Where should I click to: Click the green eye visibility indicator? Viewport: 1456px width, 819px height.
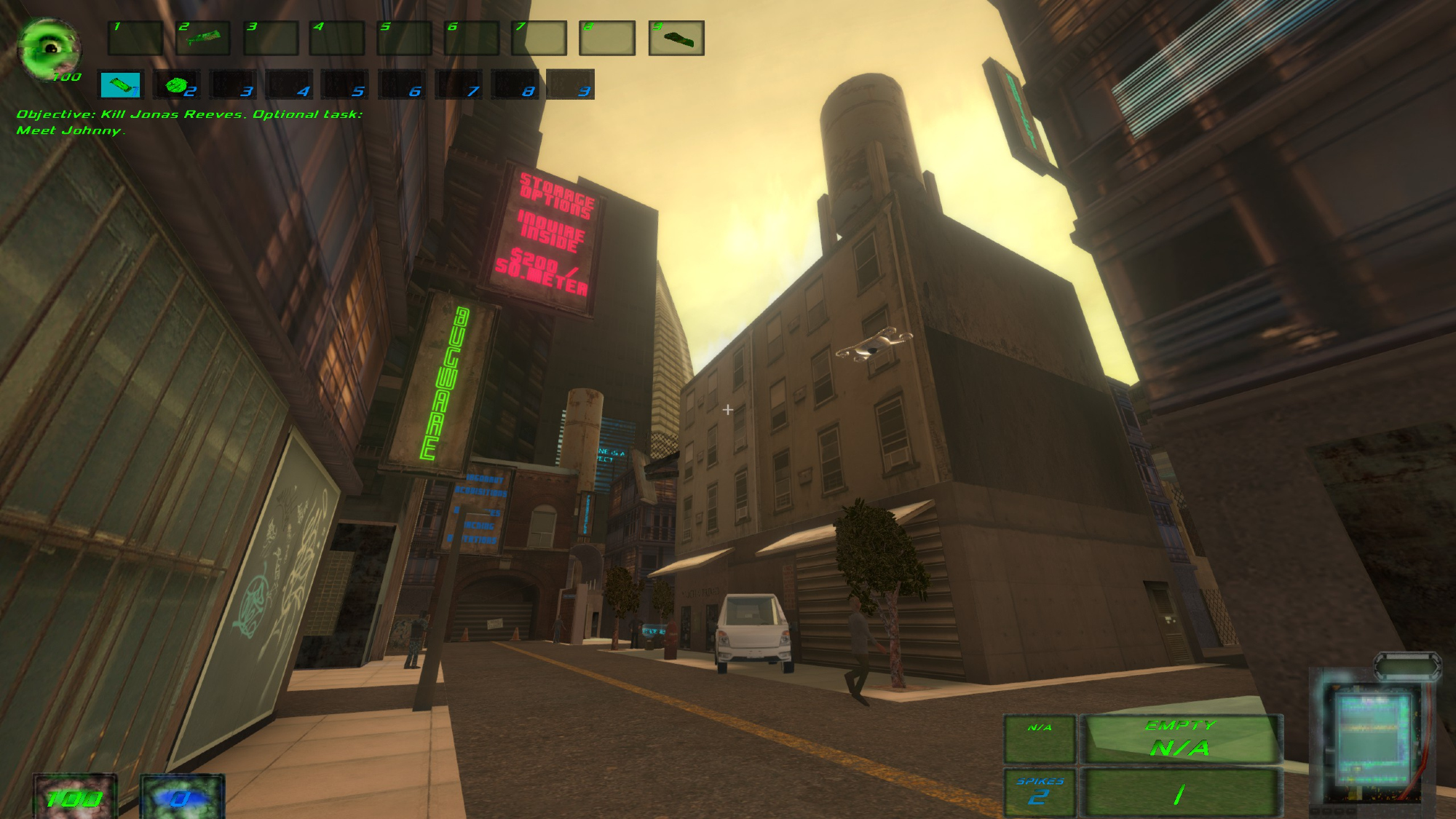pos(49,48)
